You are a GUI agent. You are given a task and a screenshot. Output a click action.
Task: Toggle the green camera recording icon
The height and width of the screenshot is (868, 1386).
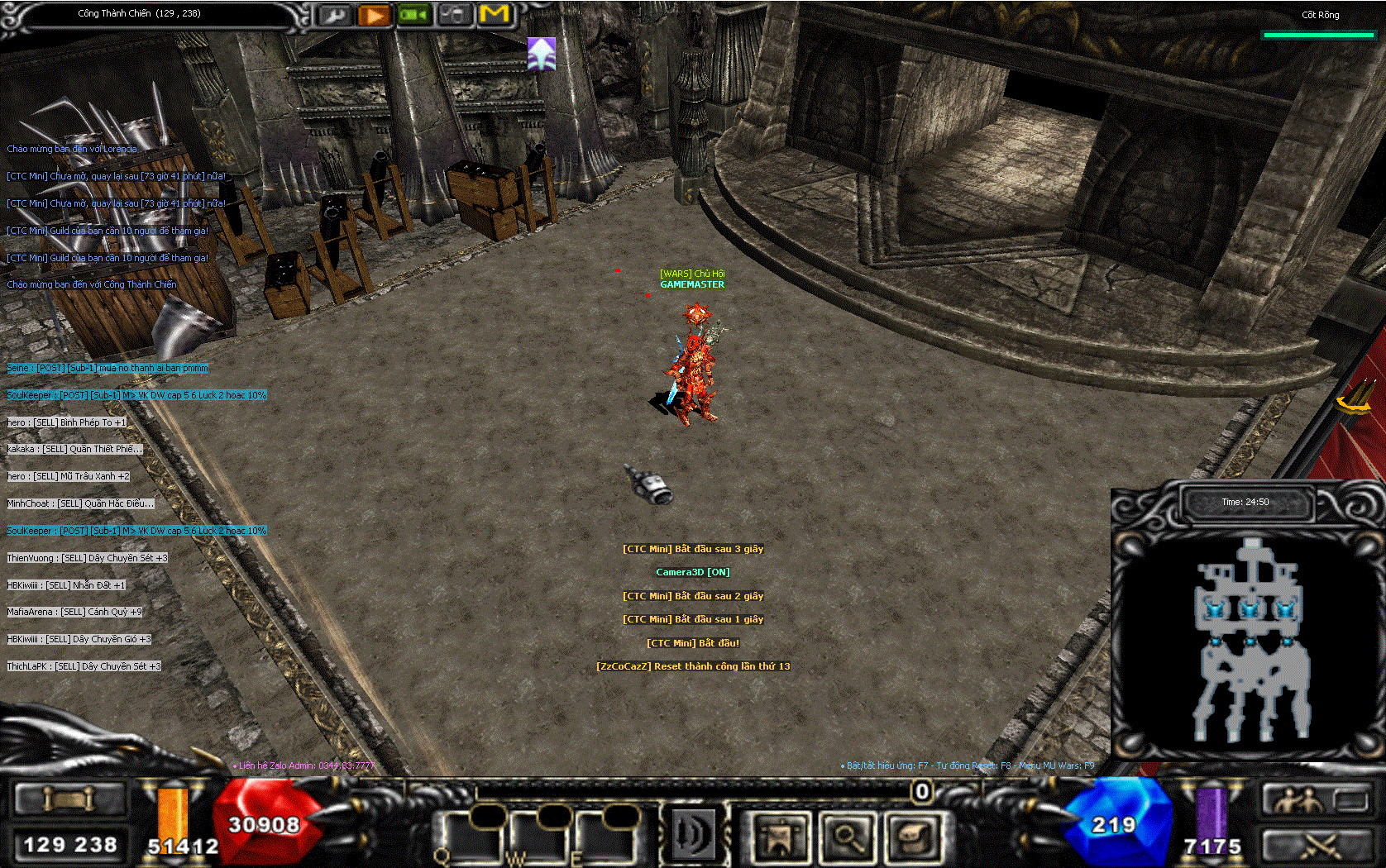414,15
